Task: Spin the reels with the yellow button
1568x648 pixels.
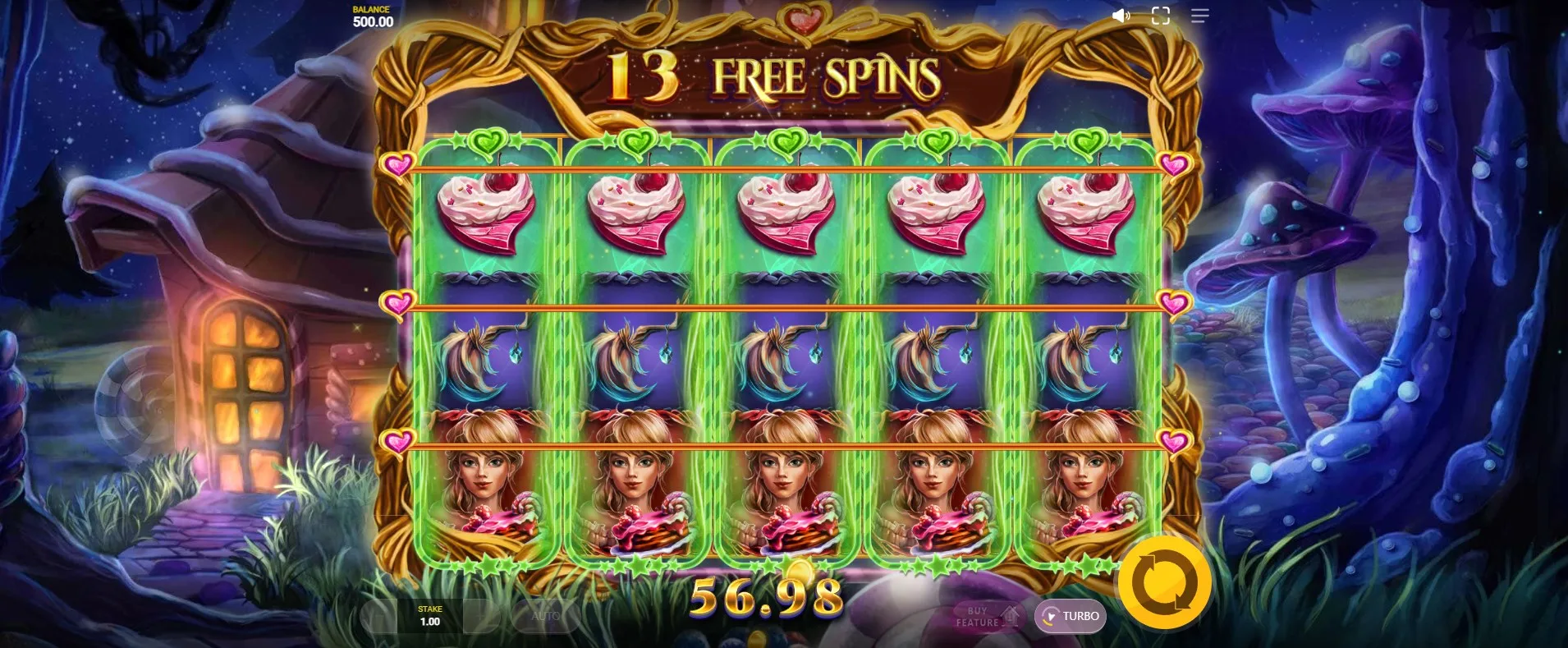Action: click(x=1164, y=581)
